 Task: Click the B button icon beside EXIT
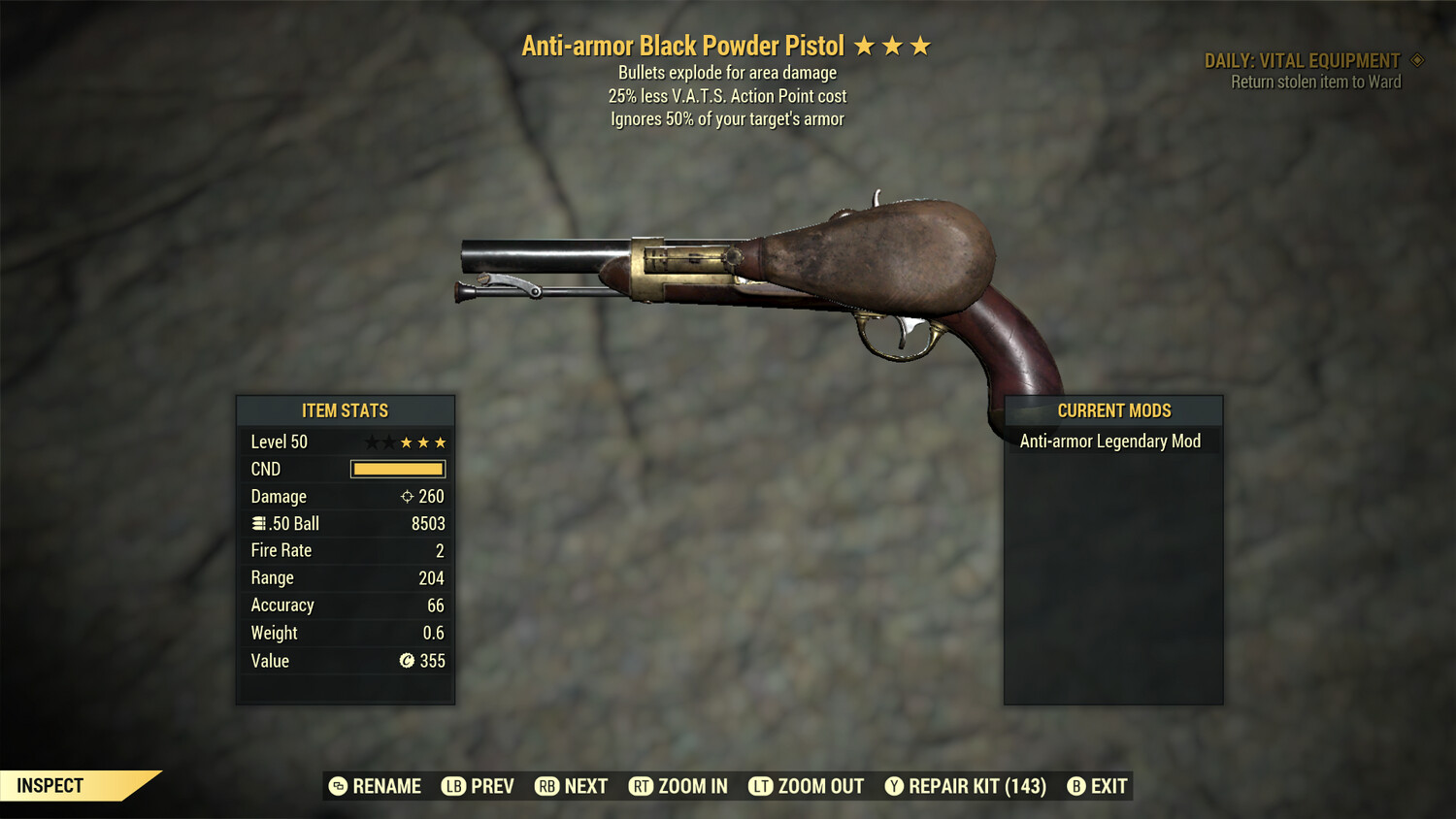[x=1075, y=786]
